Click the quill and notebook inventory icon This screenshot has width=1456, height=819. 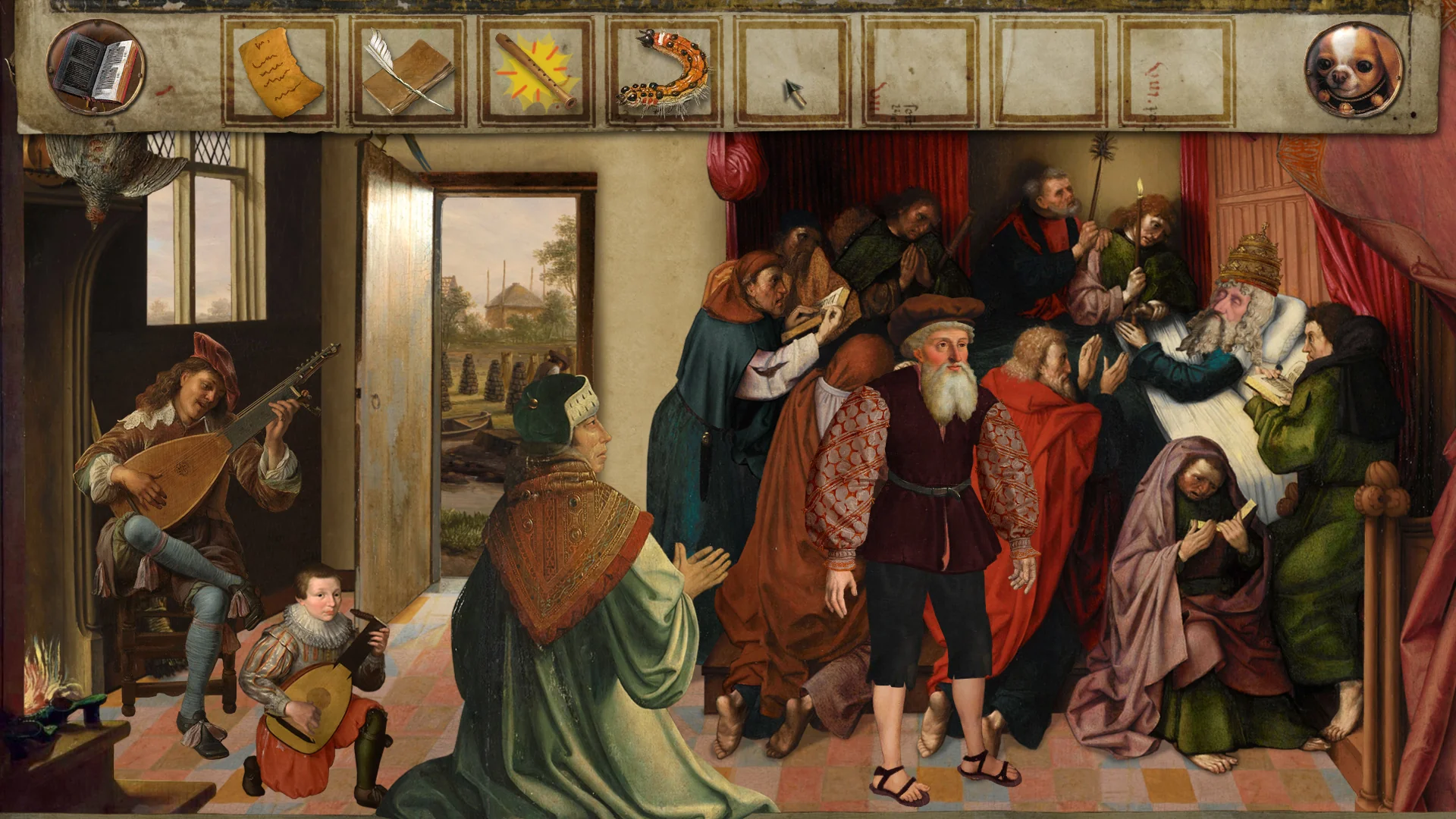(409, 72)
